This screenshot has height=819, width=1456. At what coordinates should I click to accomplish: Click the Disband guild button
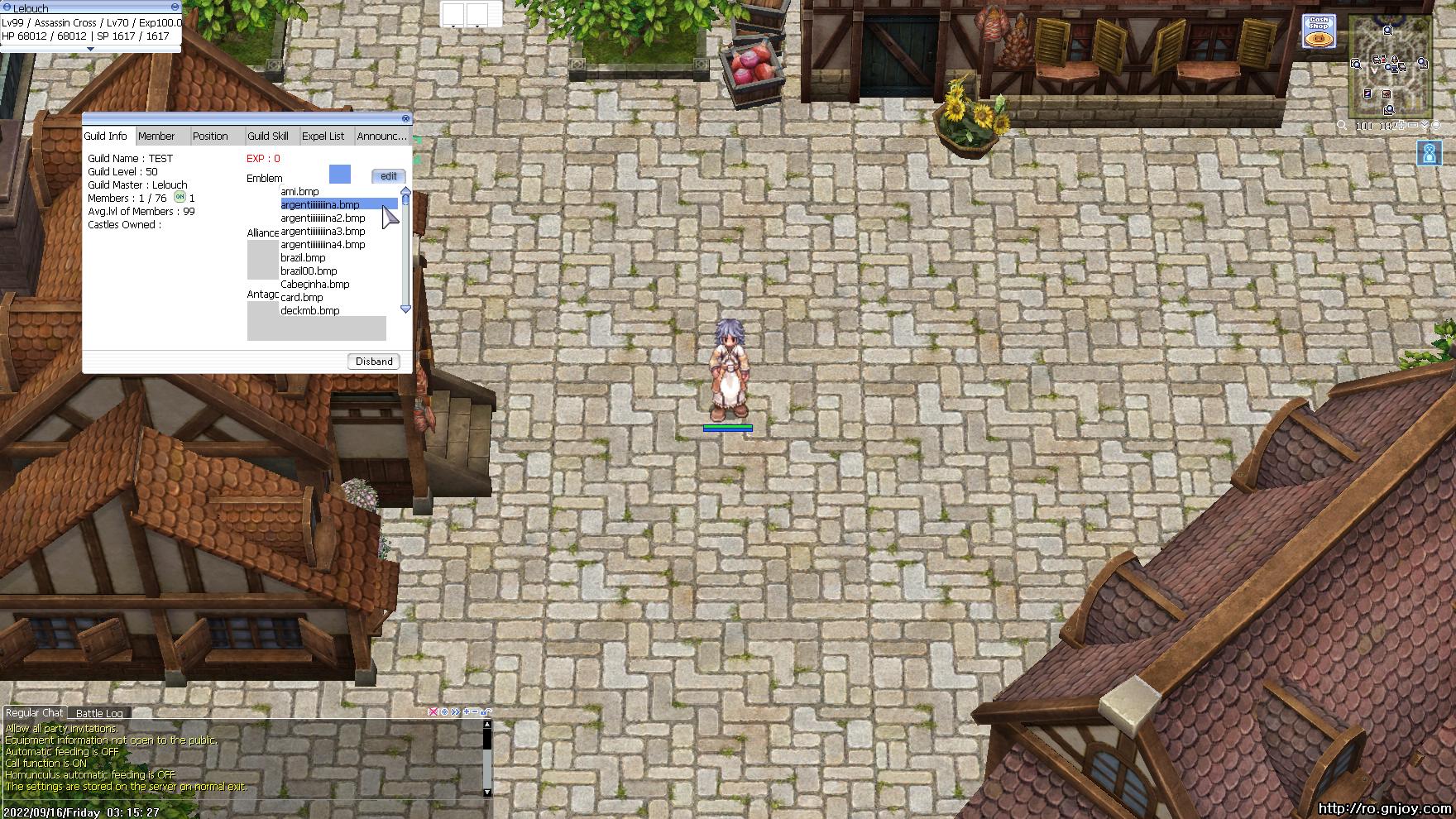point(373,362)
